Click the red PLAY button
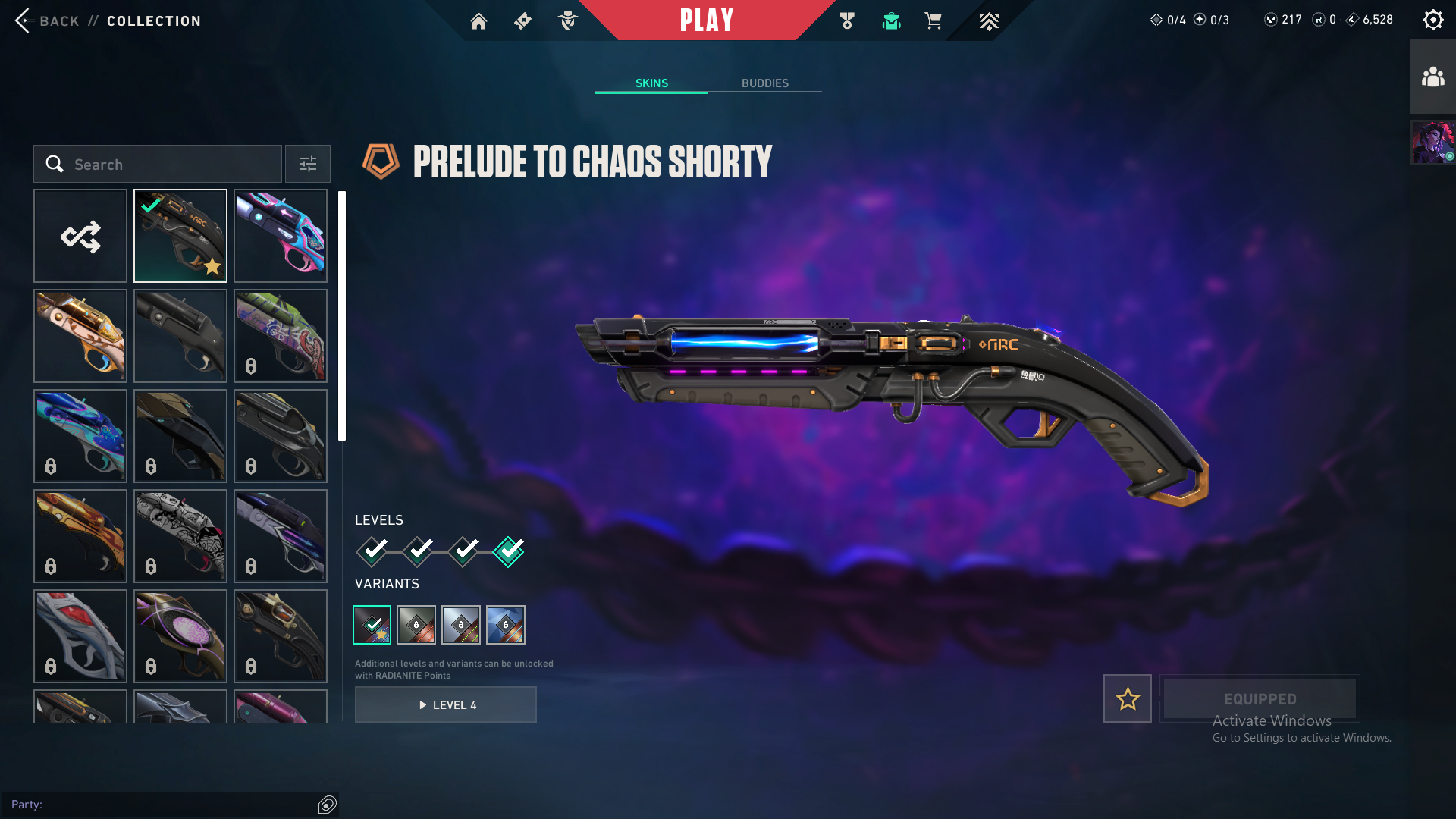1456x819 pixels. coord(706,20)
